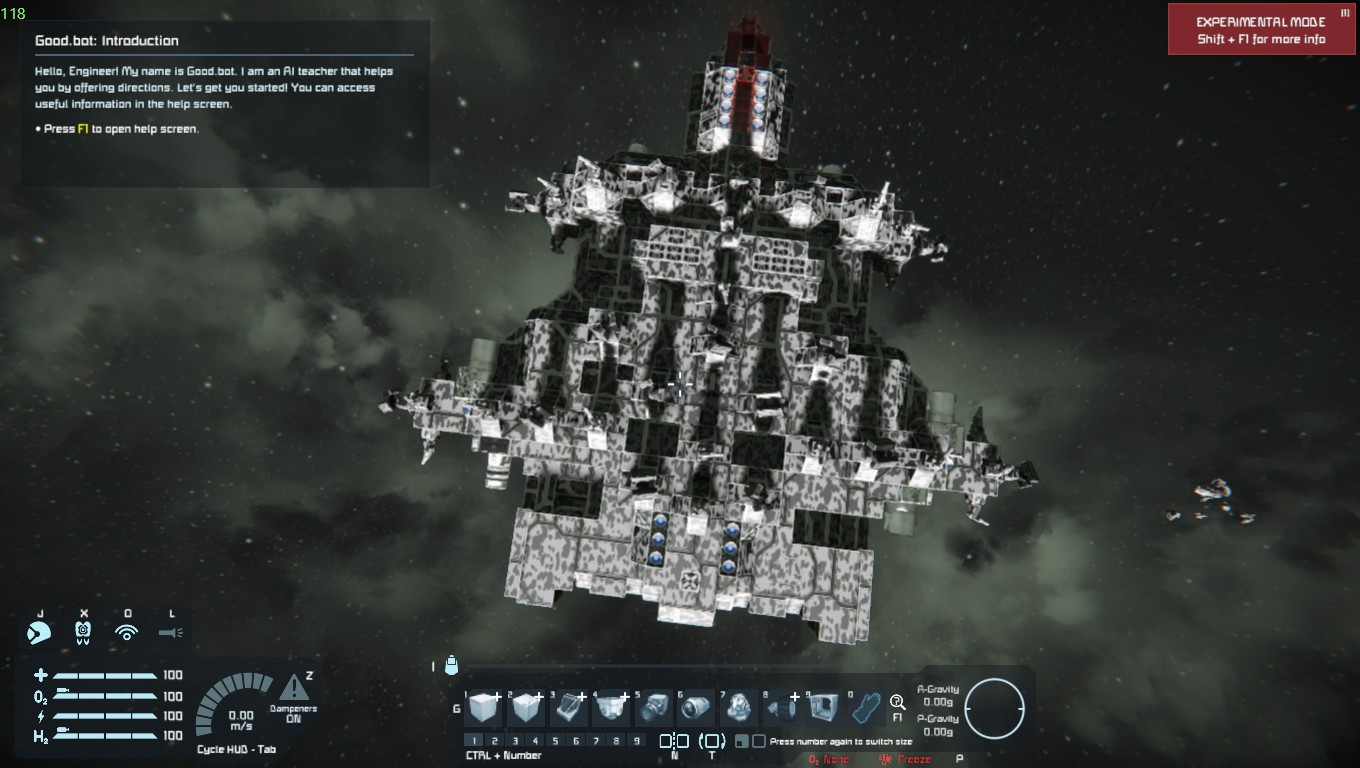Click the magnifier help icon beside the hotbar
This screenshot has height=768, width=1360.
point(897,702)
